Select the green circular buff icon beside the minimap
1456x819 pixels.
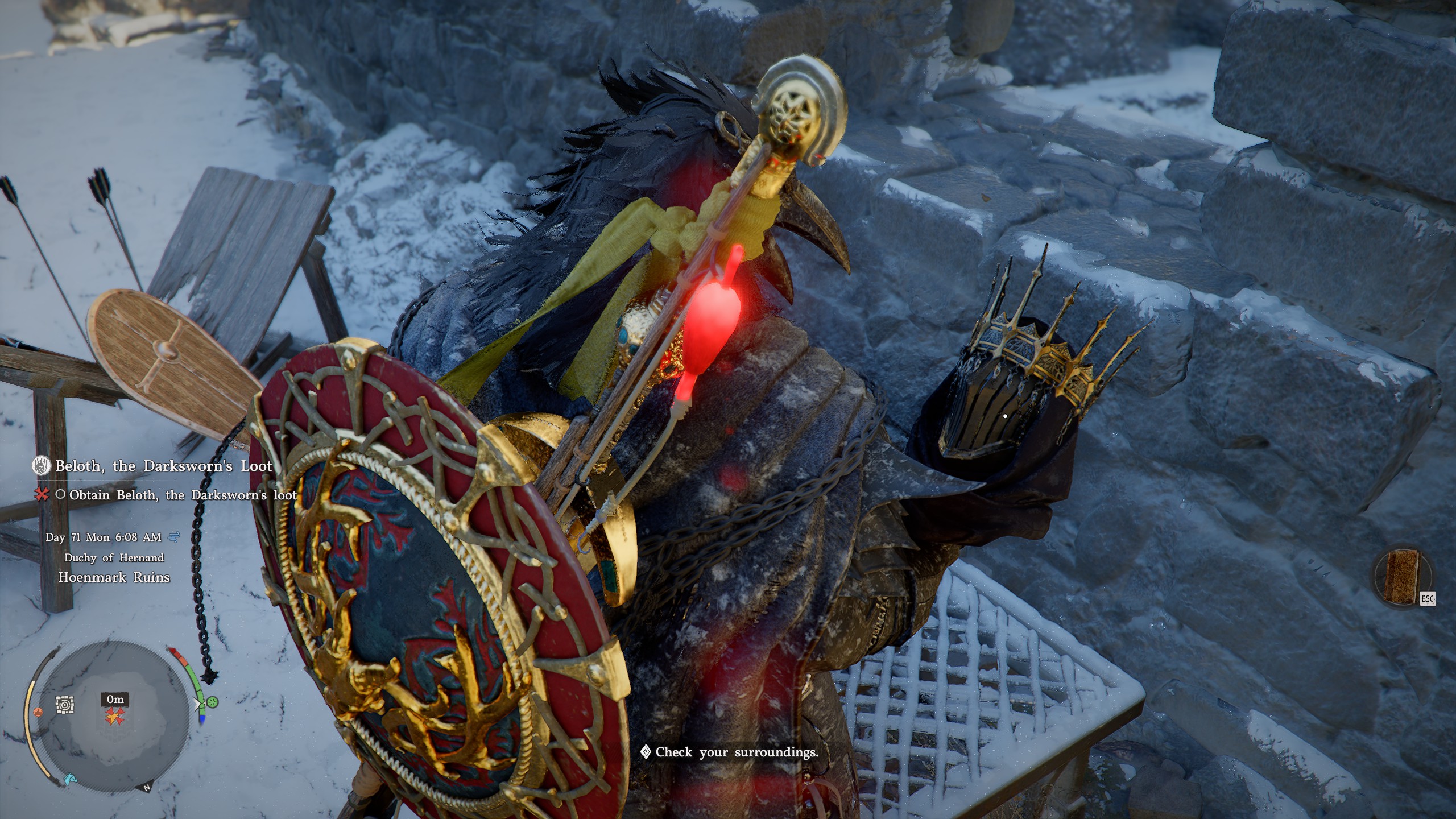[x=213, y=702]
